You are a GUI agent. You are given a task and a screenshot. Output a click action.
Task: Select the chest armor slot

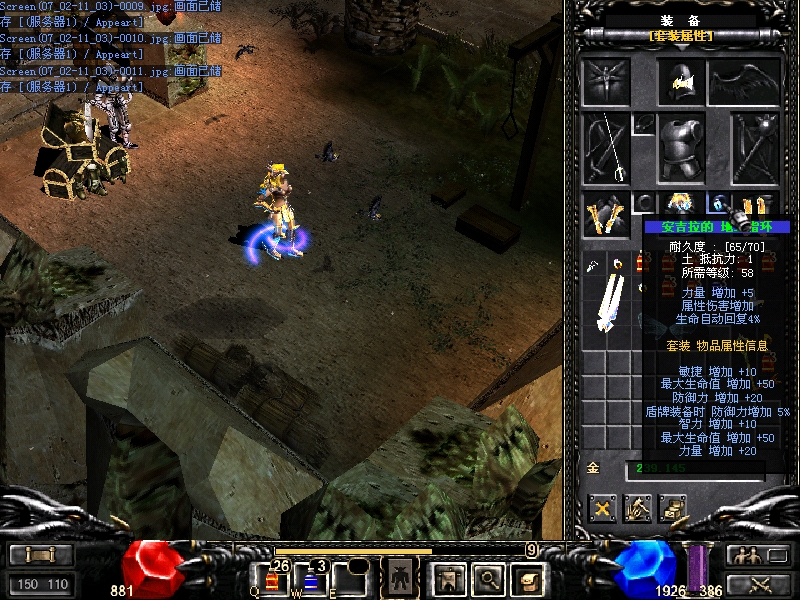click(681, 148)
